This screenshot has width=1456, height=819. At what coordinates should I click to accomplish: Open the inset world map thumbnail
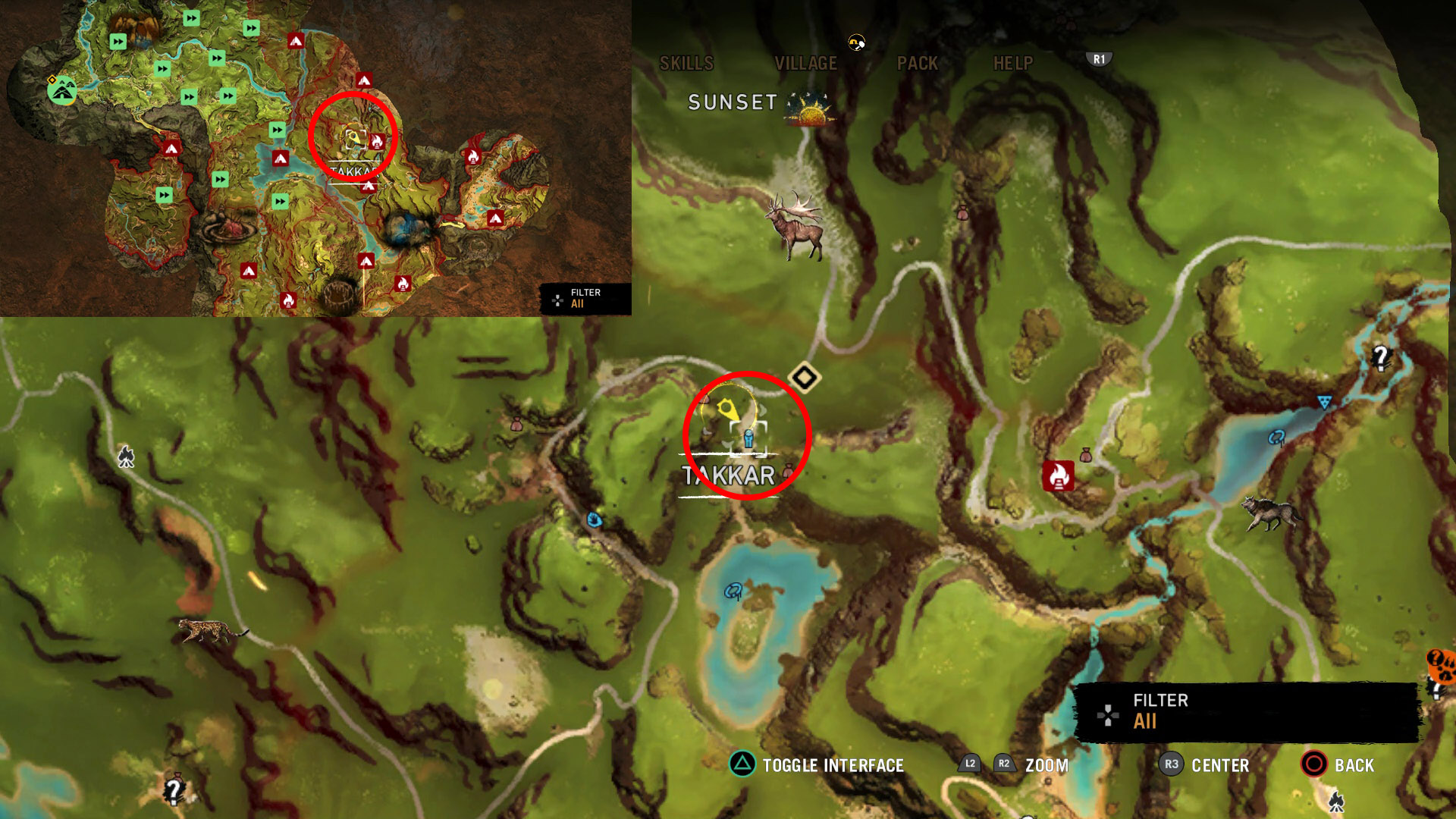pyautogui.click(x=315, y=158)
